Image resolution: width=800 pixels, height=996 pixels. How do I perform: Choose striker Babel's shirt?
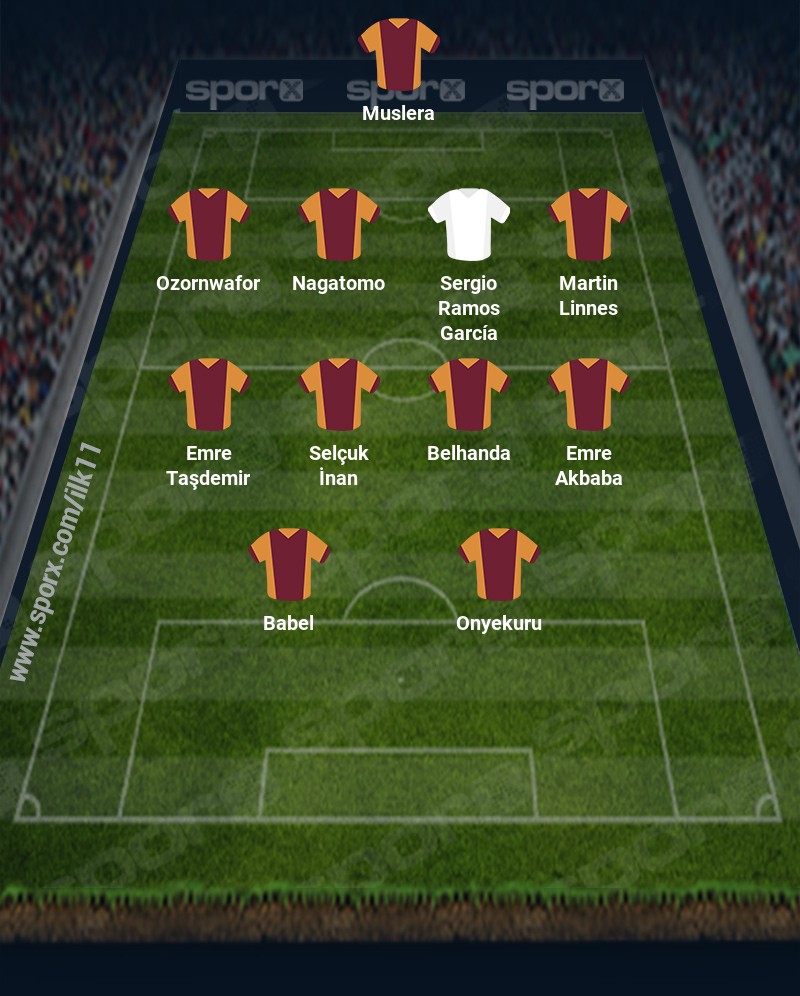click(289, 564)
